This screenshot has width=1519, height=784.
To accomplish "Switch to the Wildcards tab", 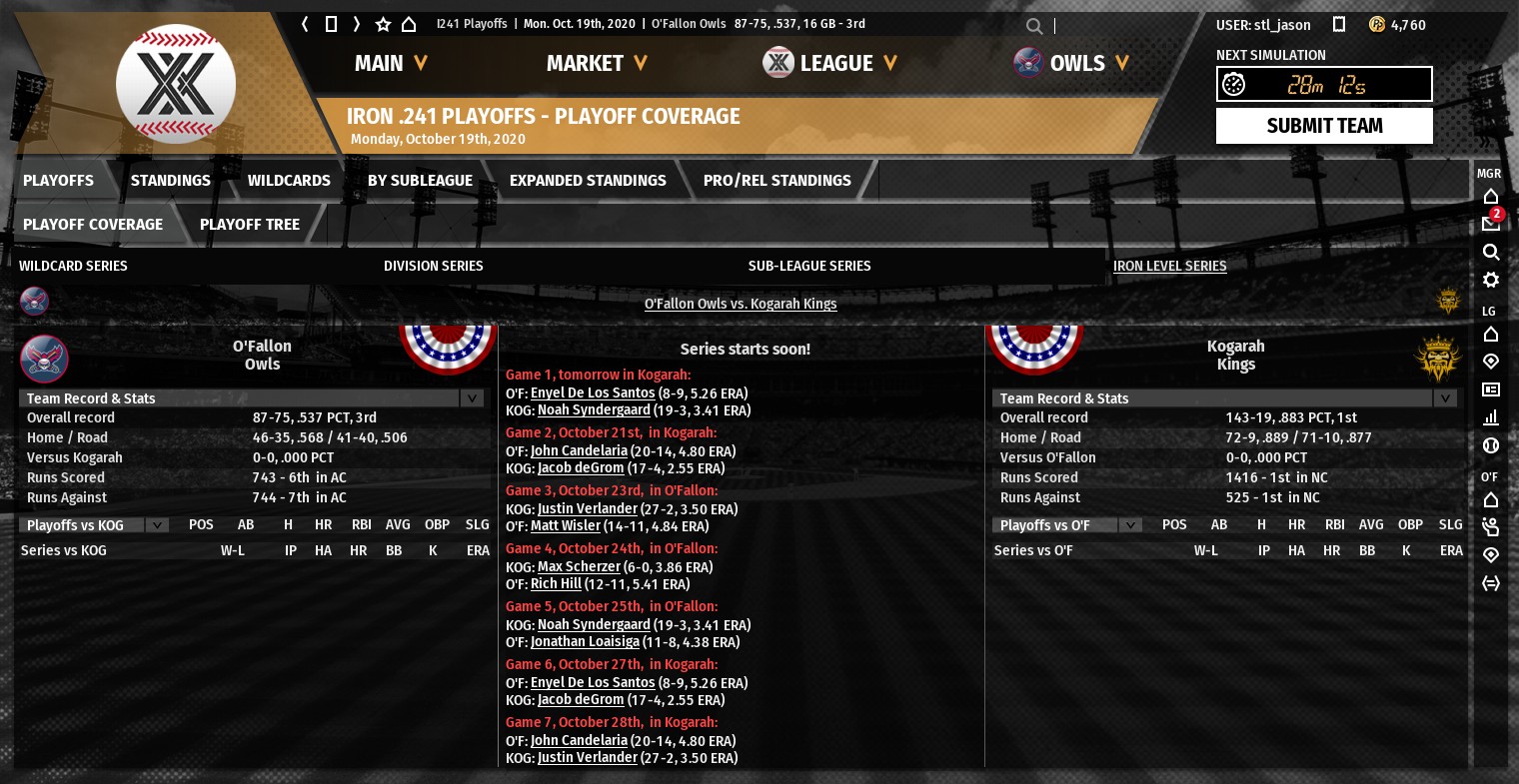I will [289, 181].
